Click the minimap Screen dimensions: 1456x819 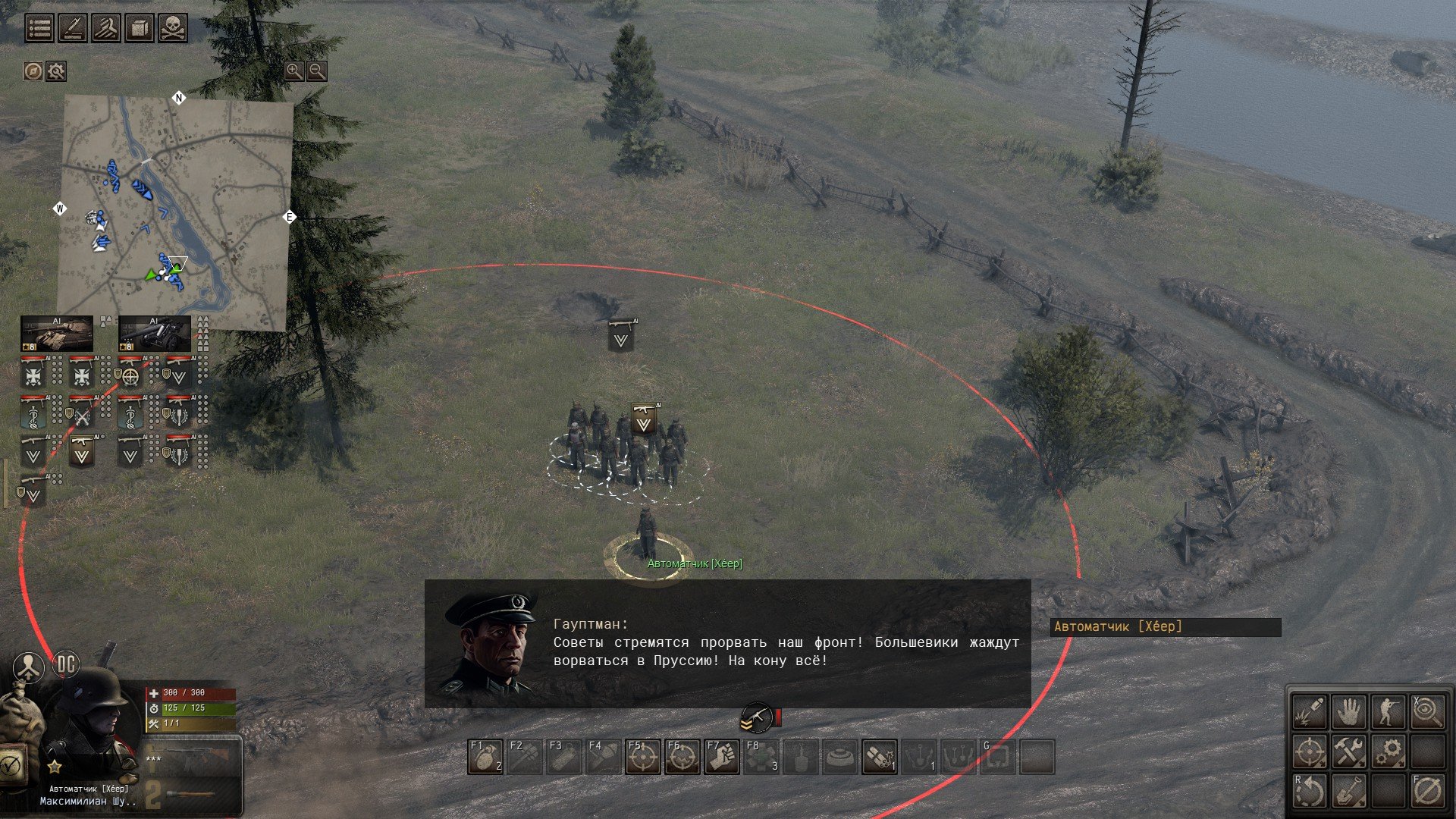pos(175,212)
